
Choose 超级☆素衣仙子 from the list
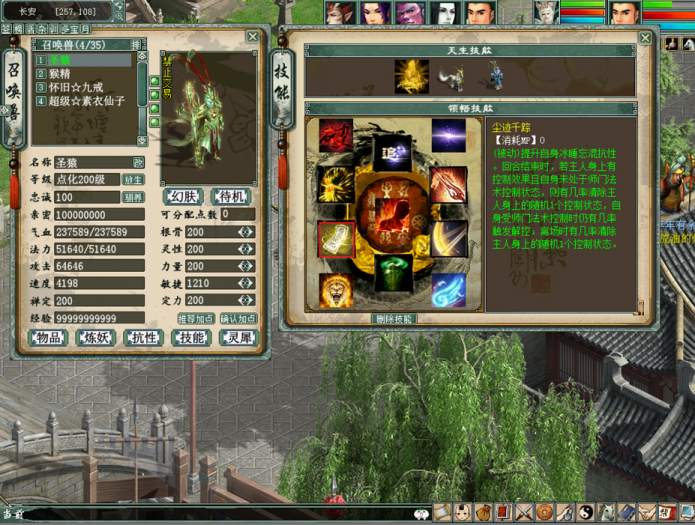click(x=80, y=100)
